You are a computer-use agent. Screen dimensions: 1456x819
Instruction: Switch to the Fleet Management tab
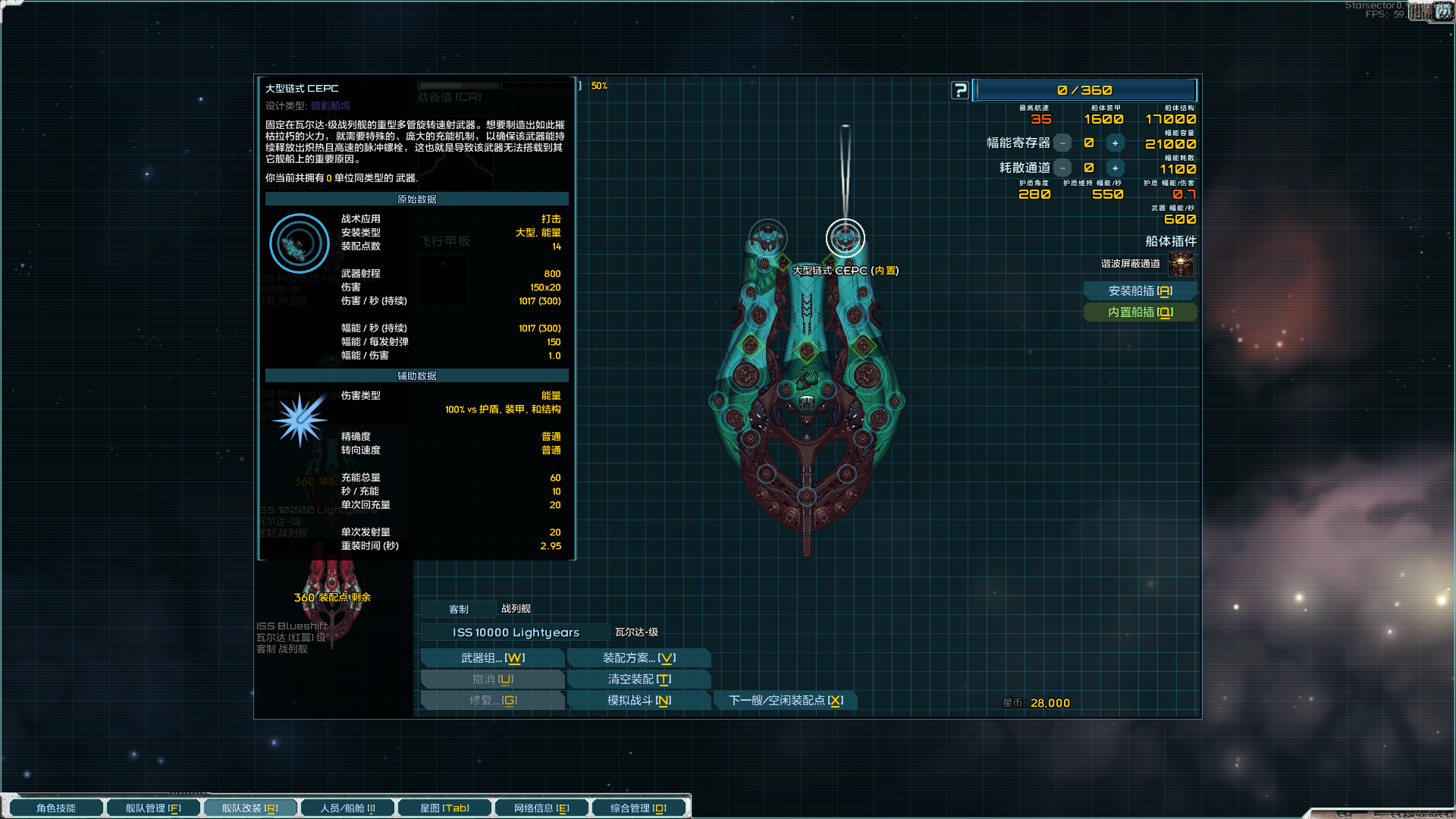pos(153,808)
